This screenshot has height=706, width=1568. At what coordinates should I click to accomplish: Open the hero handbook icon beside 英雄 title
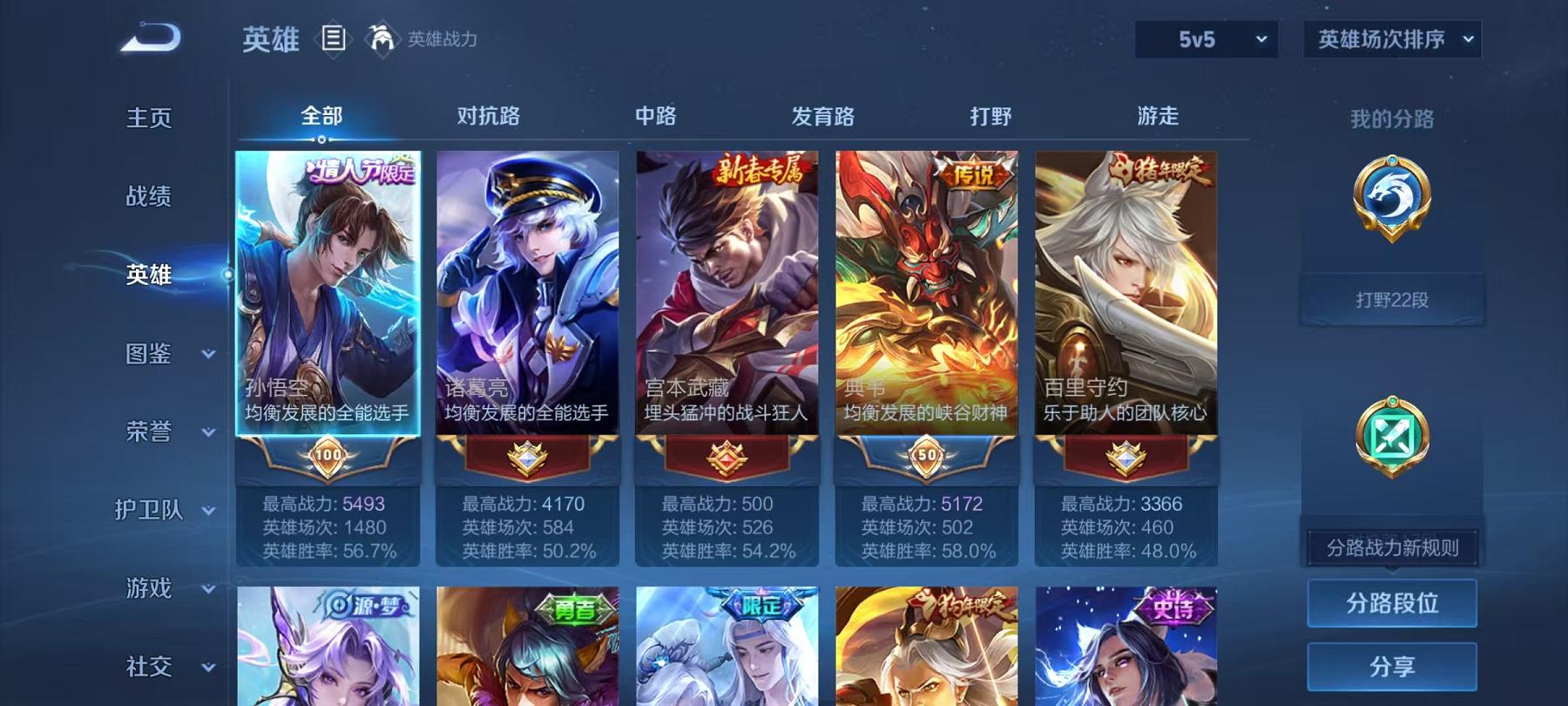point(334,38)
